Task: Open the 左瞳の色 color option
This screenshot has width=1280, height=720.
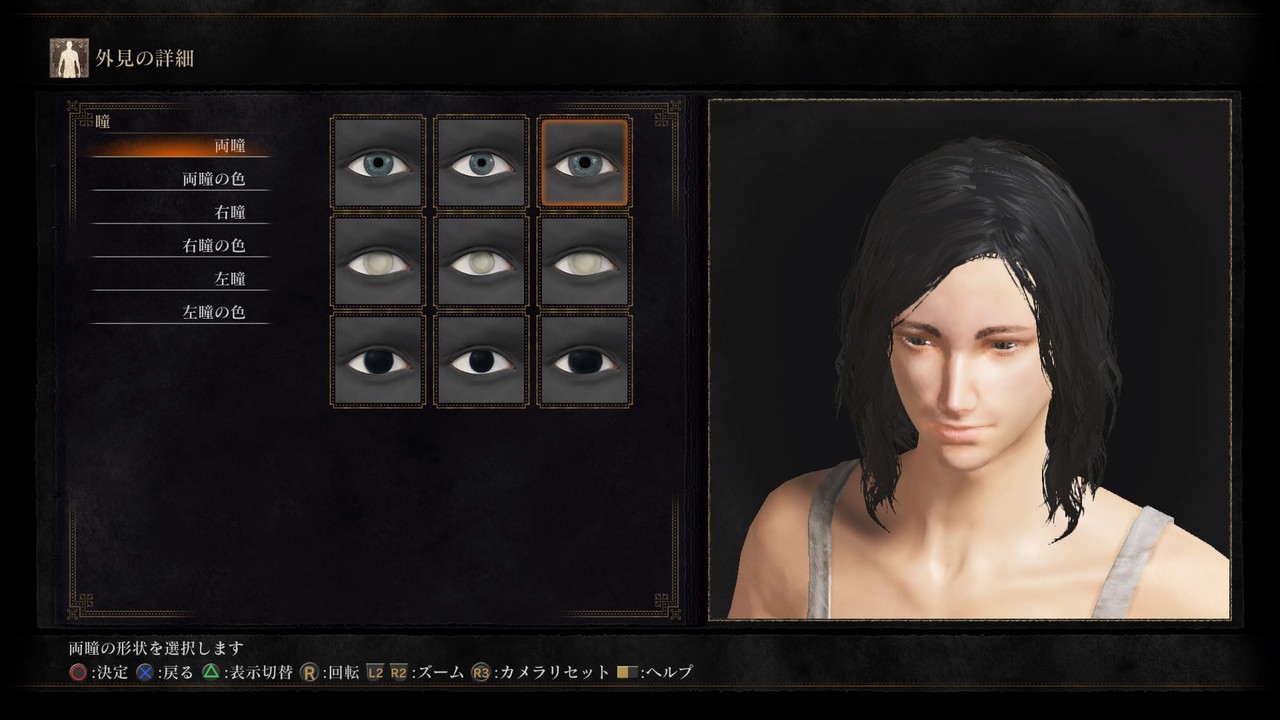Action: (x=213, y=311)
